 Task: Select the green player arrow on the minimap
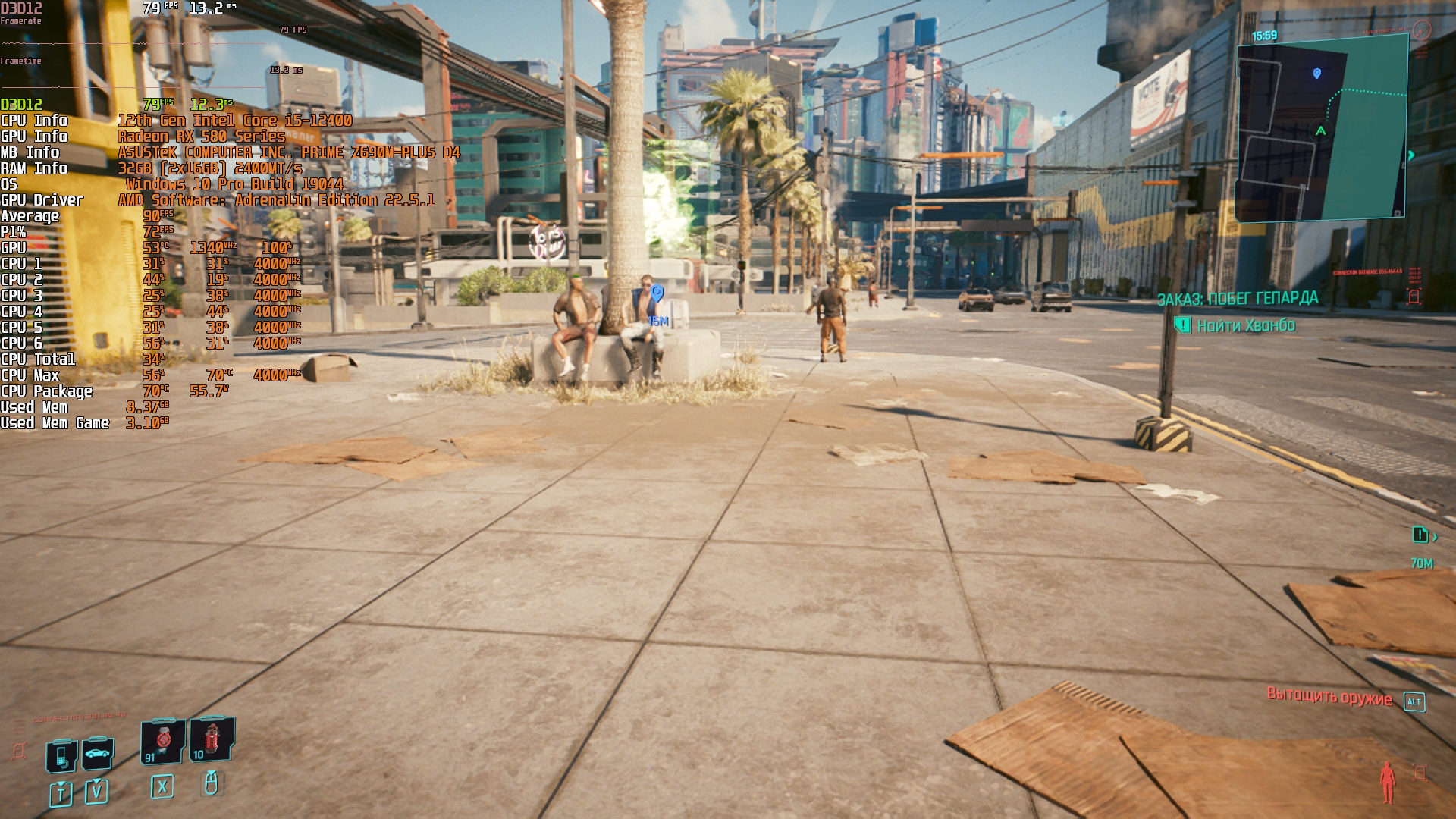click(1321, 131)
